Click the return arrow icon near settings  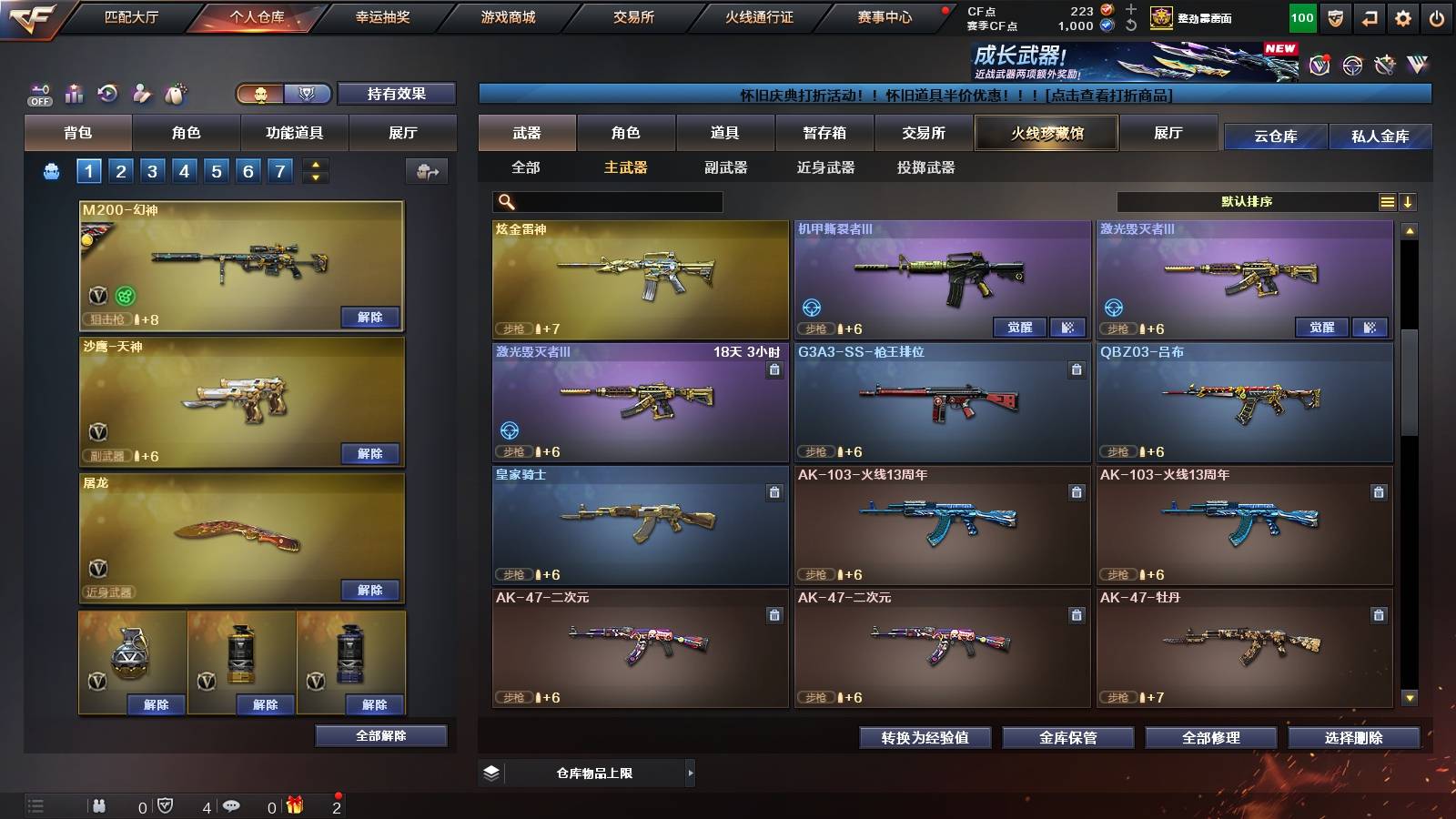1370,17
